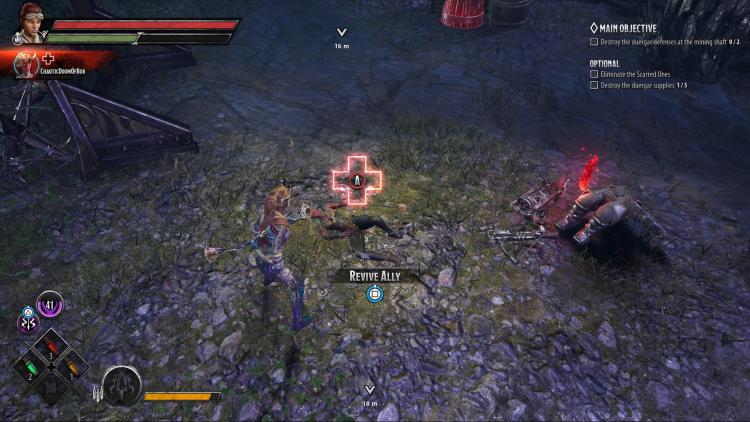Select the round claw ability icon
750x422 pixels.
[x=121, y=386]
